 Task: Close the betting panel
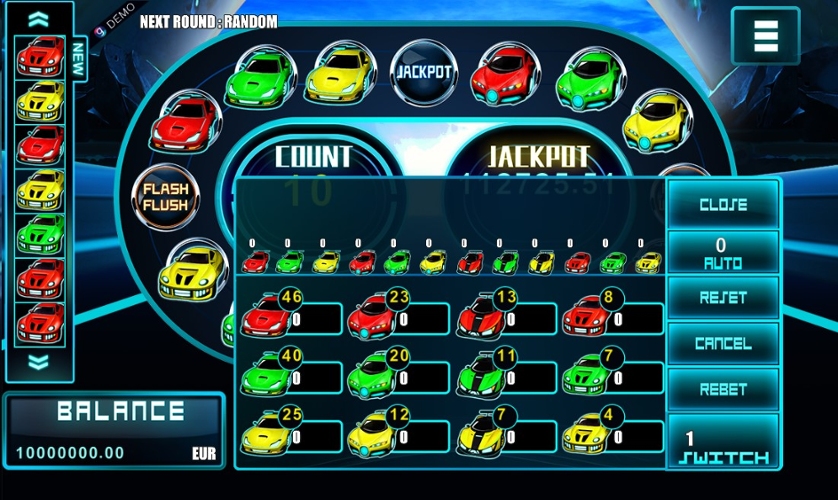tap(723, 204)
